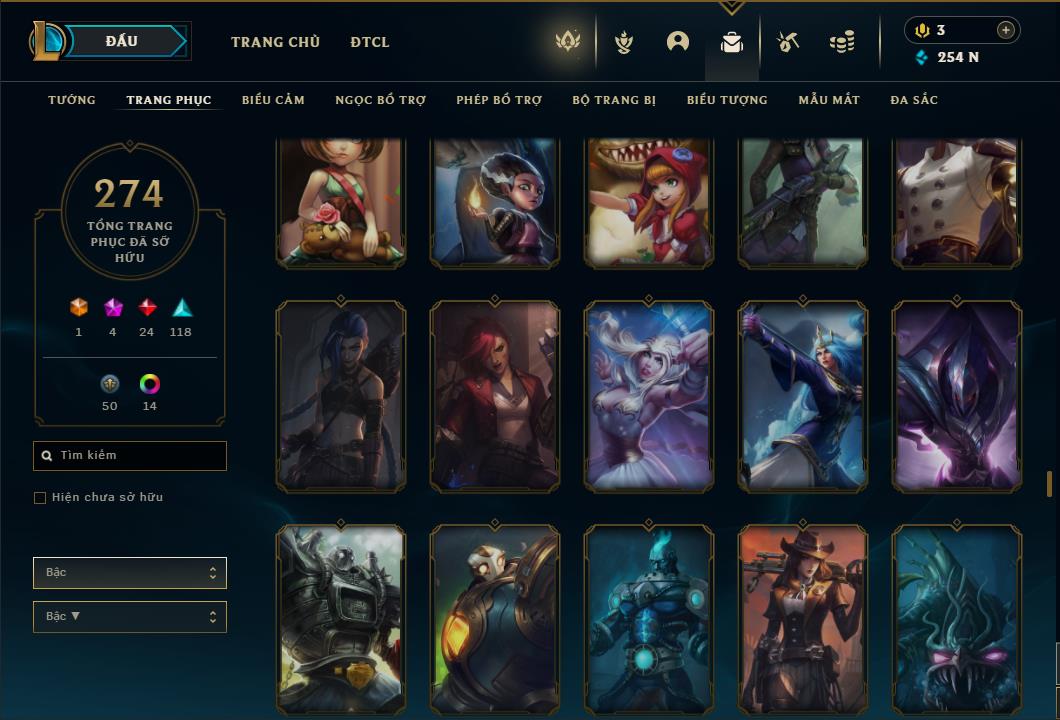Open the profile icon in top bar
This screenshot has width=1060, height=720.
click(x=678, y=42)
